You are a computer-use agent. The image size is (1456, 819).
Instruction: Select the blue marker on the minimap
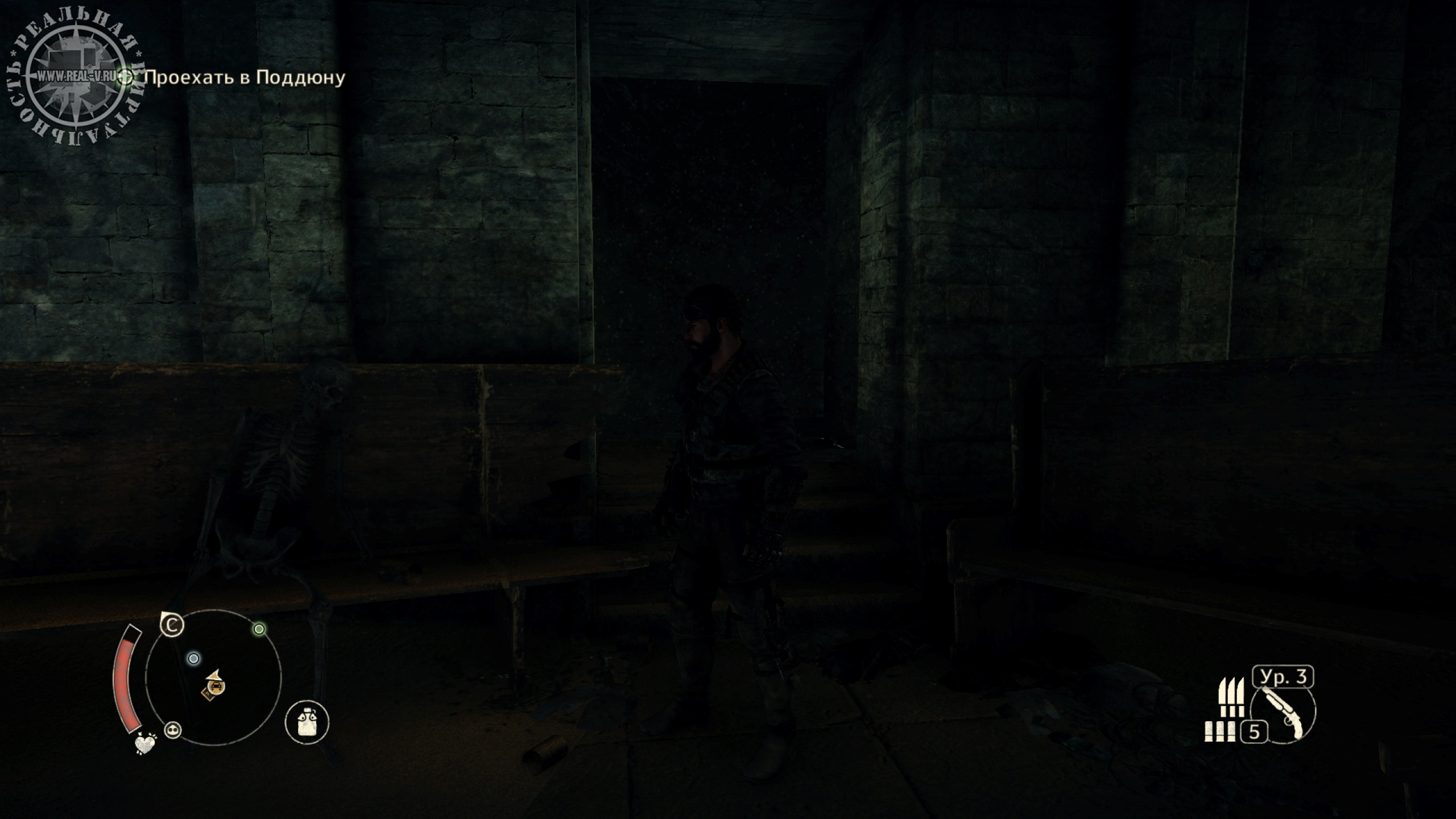[x=193, y=659]
